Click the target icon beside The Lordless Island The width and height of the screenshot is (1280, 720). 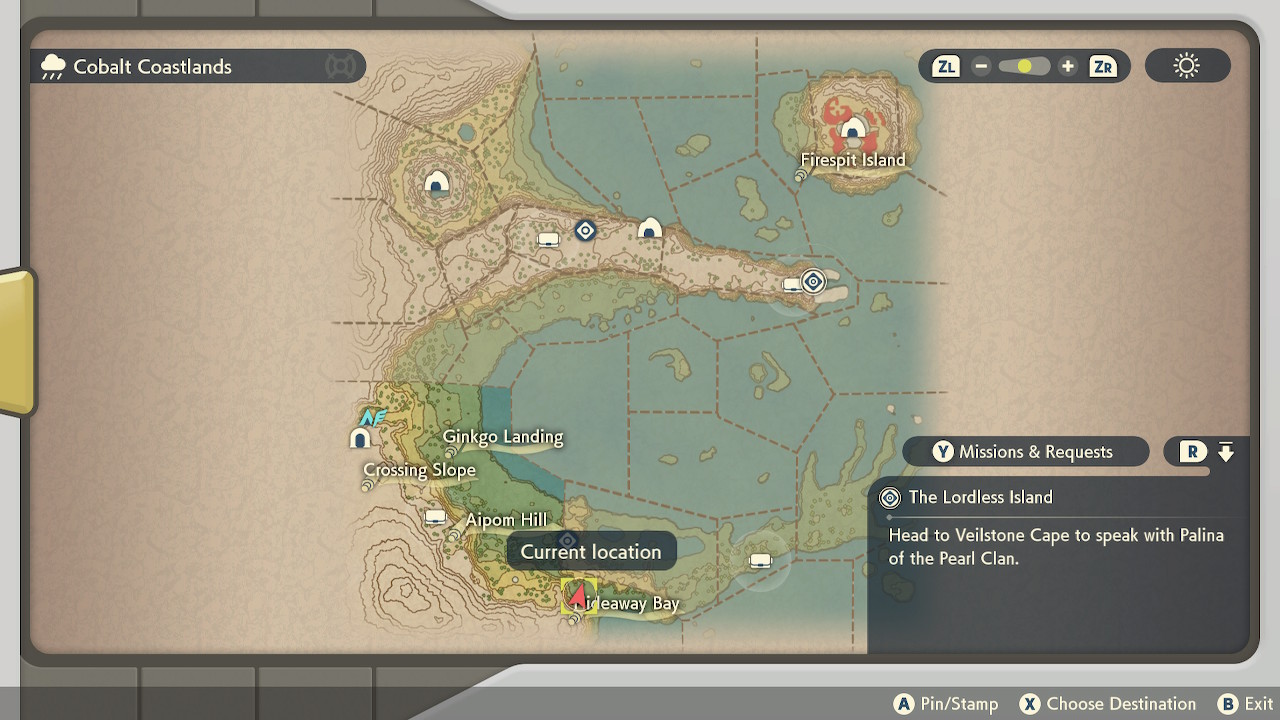point(888,497)
